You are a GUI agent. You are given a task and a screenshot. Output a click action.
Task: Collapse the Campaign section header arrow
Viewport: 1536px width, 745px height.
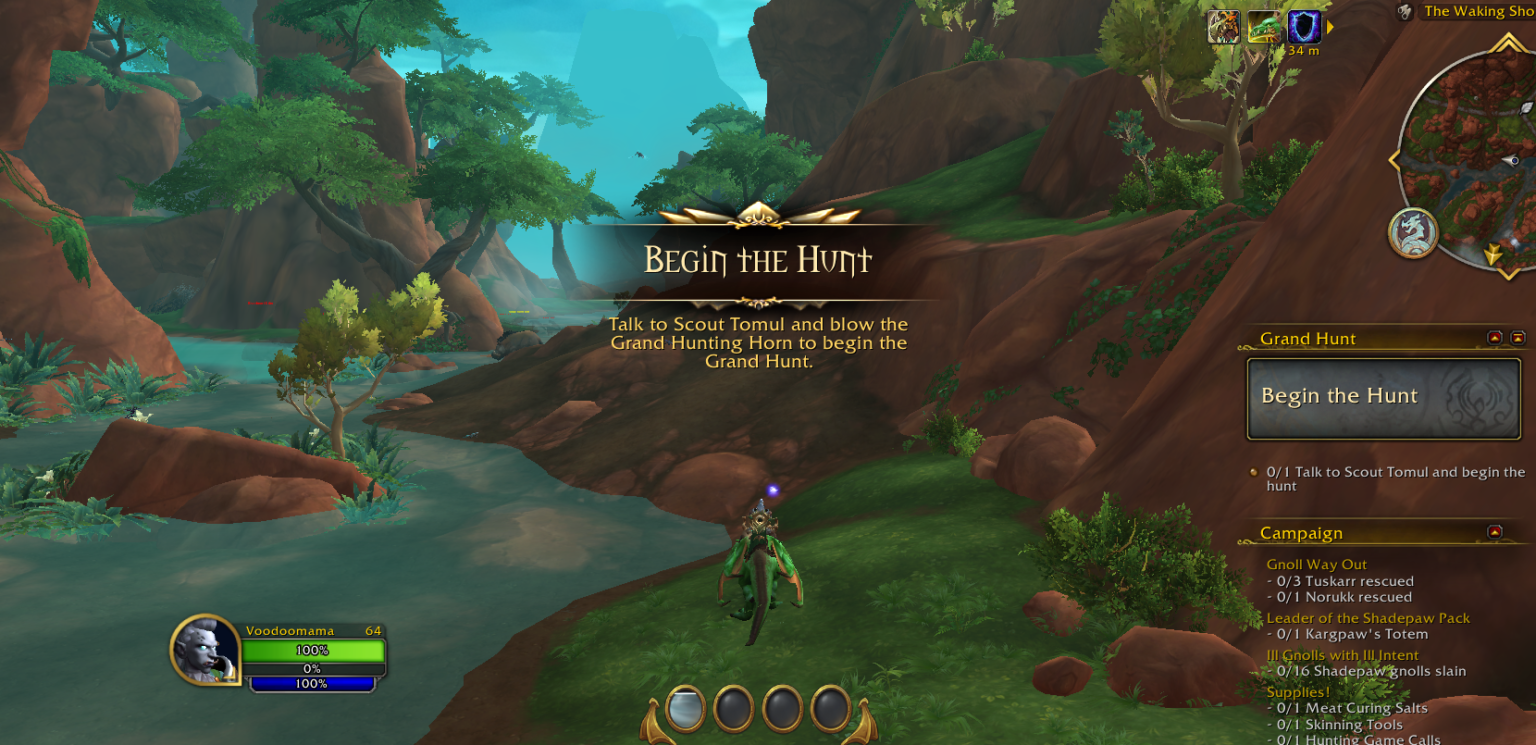[x=1495, y=532]
